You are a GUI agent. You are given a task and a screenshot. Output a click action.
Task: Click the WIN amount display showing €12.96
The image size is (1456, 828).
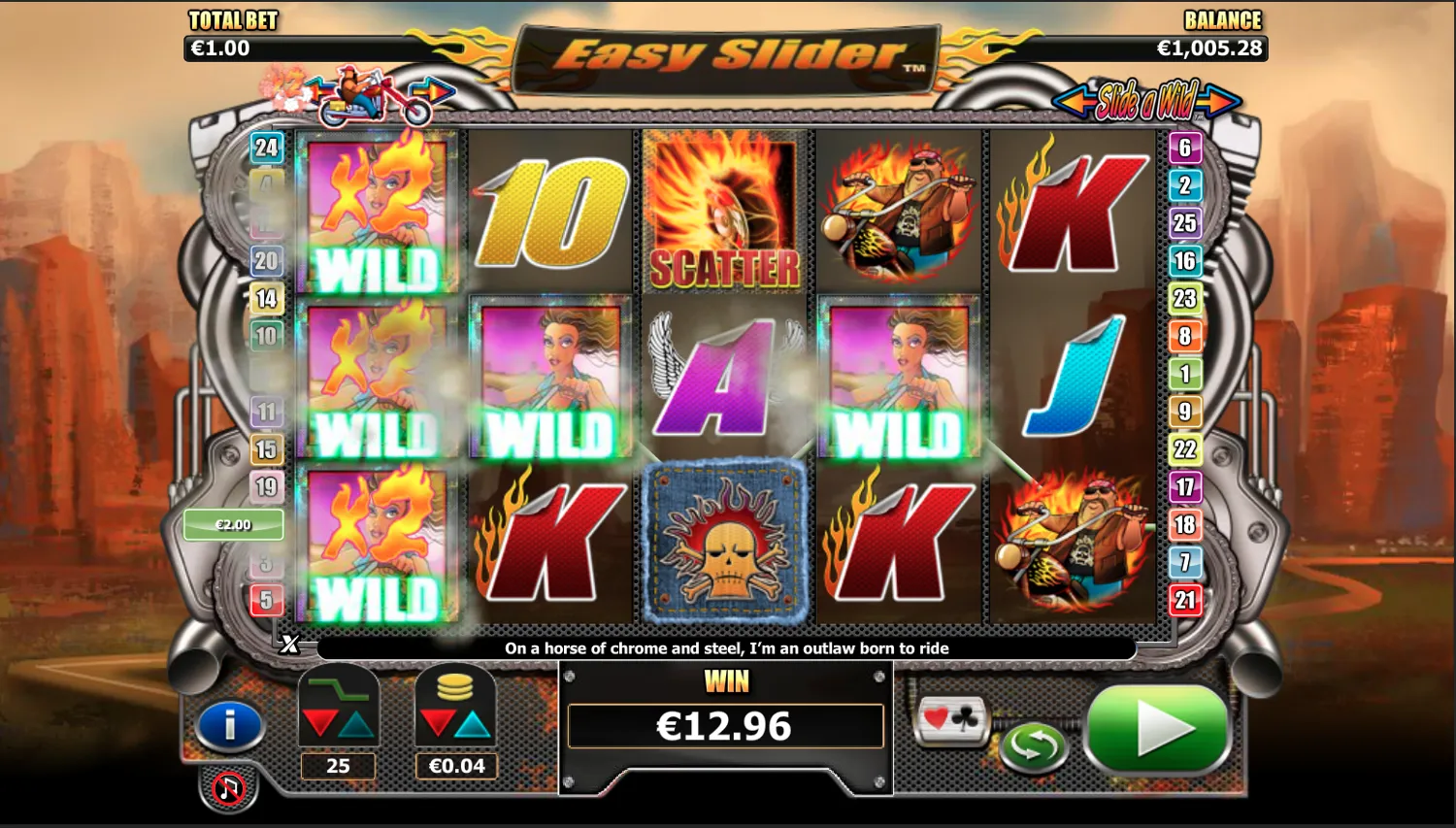tap(726, 724)
